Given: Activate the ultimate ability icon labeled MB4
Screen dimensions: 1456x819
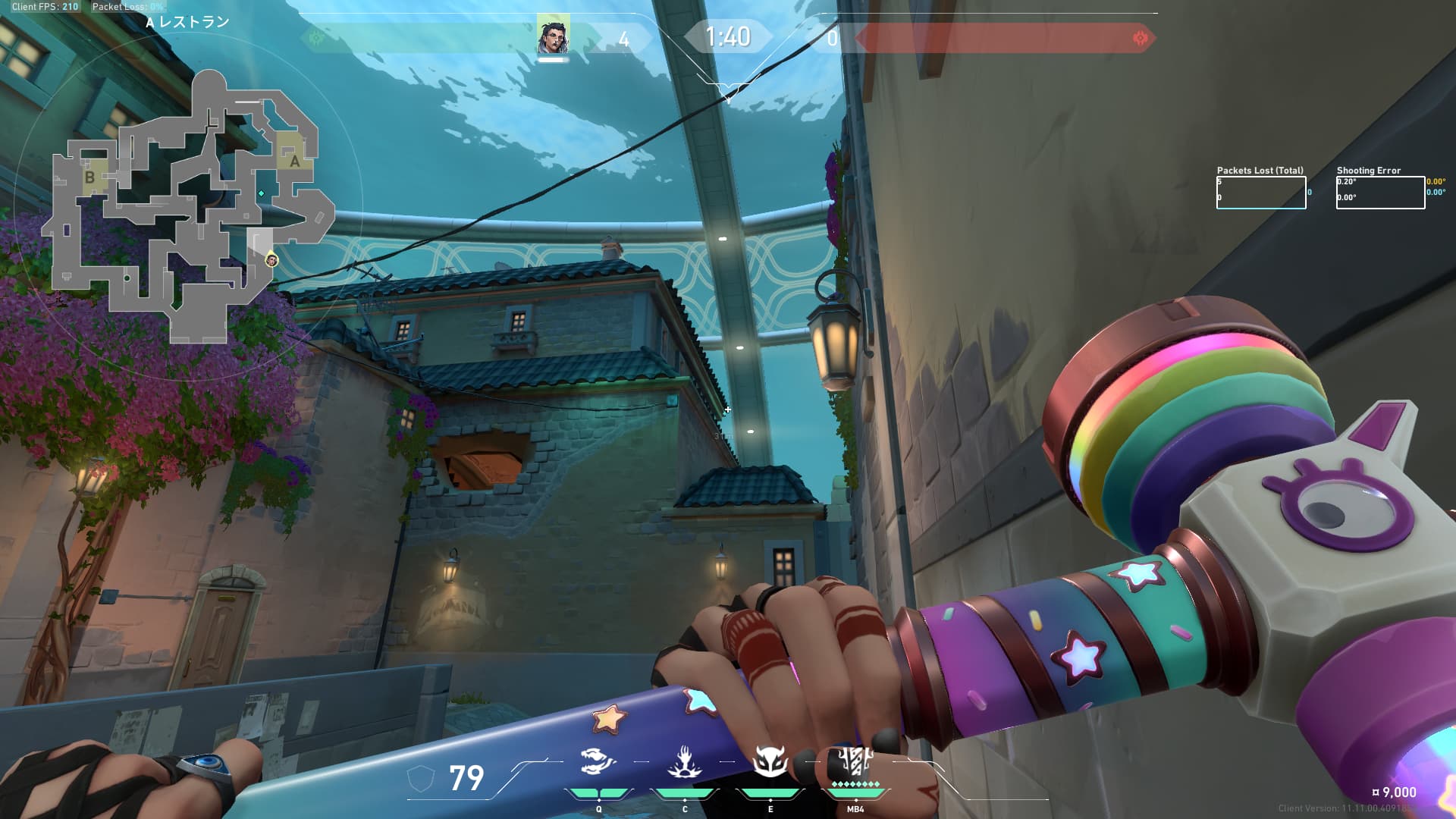Looking at the screenshot, I should (855, 761).
